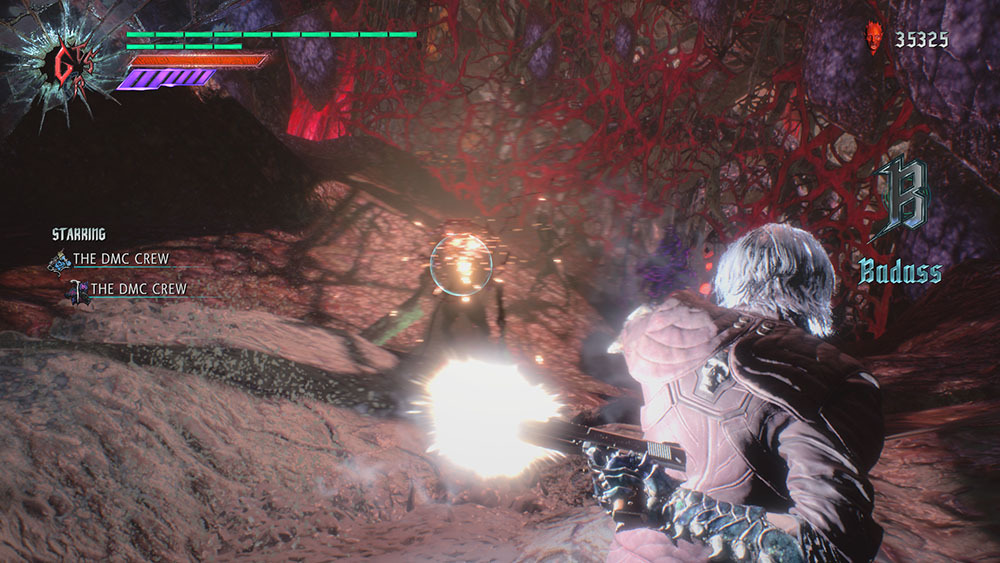The height and width of the screenshot is (563, 1000).
Task: Click the shattered-glass character emblem
Action: [61, 65]
